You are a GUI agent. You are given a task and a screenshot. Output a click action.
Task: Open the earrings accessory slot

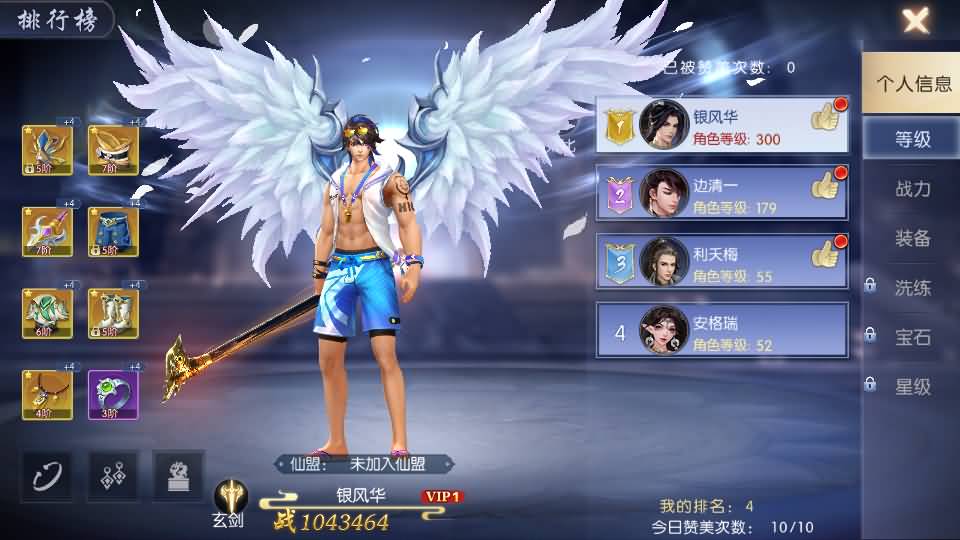[x=113, y=475]
